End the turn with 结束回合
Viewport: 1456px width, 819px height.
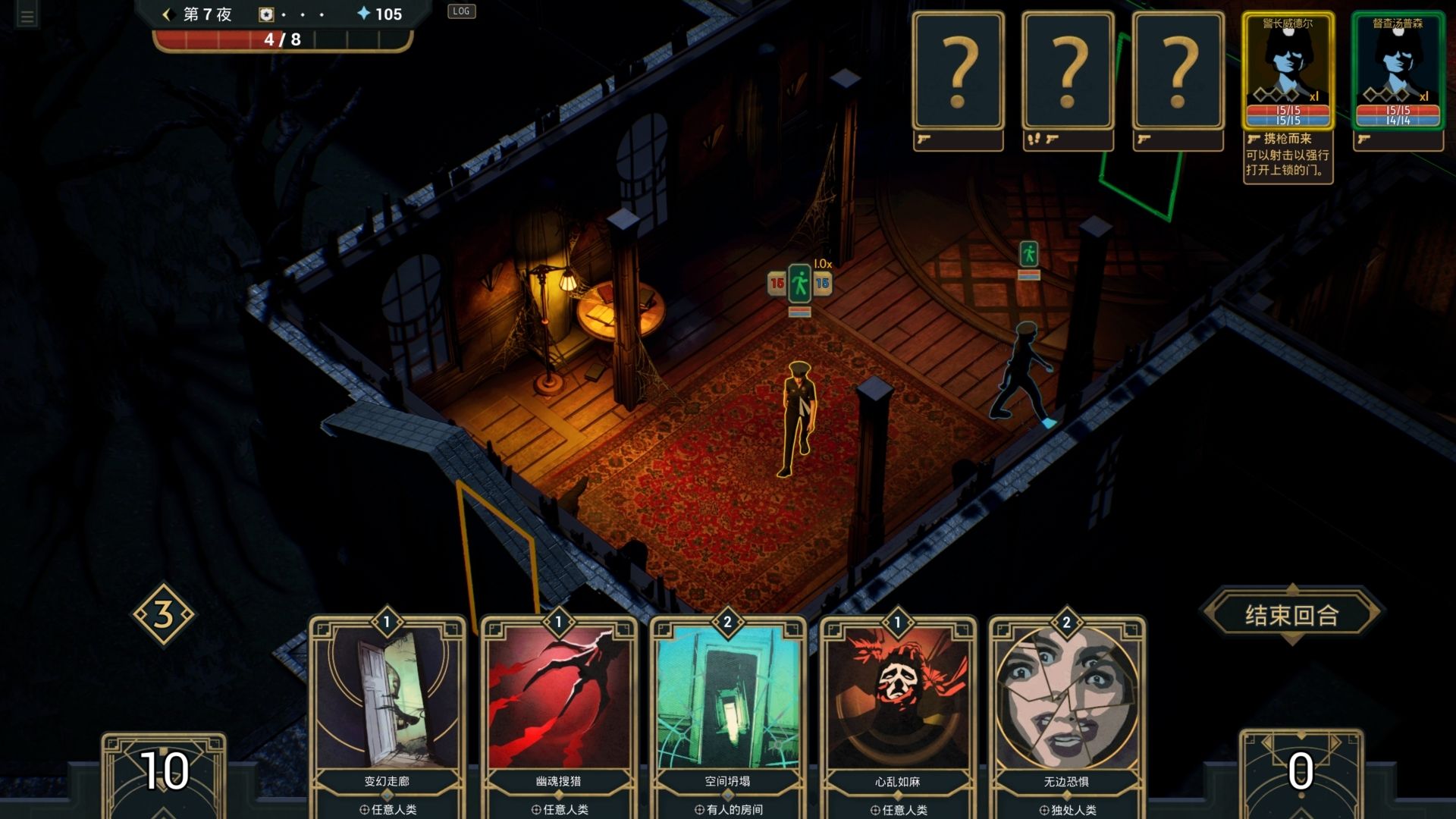[1291, 615]
